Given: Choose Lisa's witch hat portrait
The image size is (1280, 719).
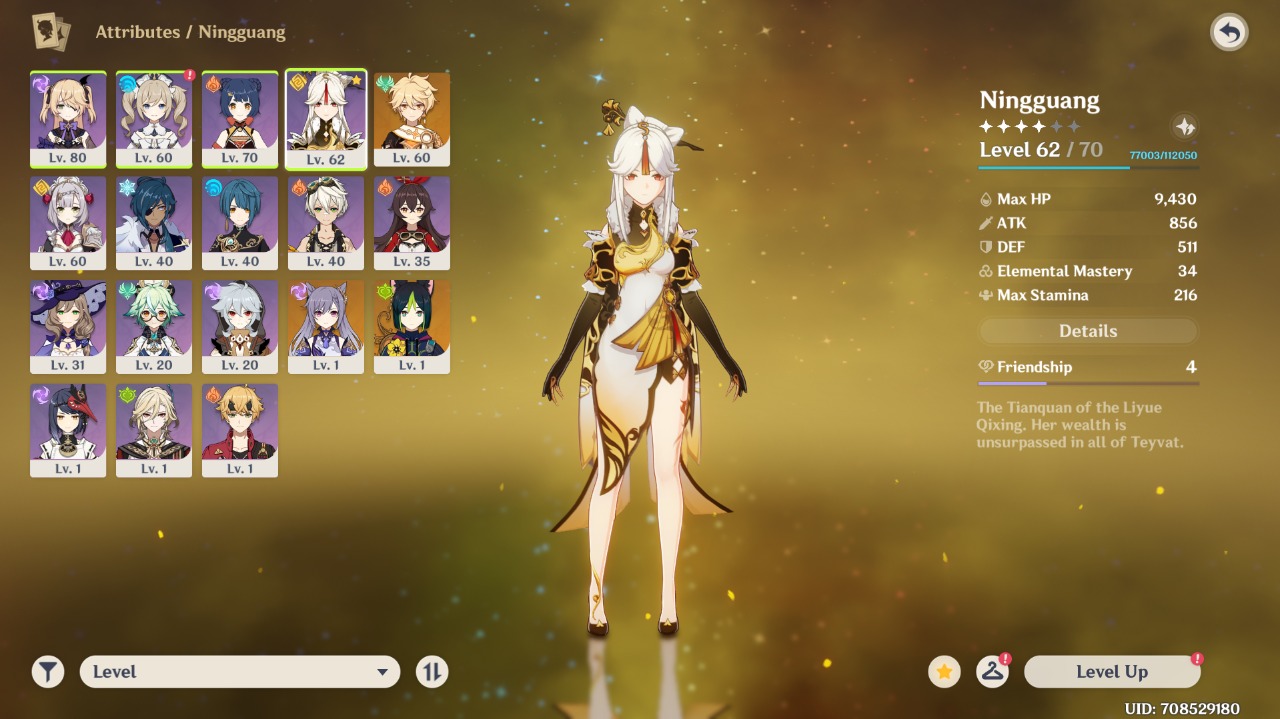Looking at the screenshot, I should [68, 326].
